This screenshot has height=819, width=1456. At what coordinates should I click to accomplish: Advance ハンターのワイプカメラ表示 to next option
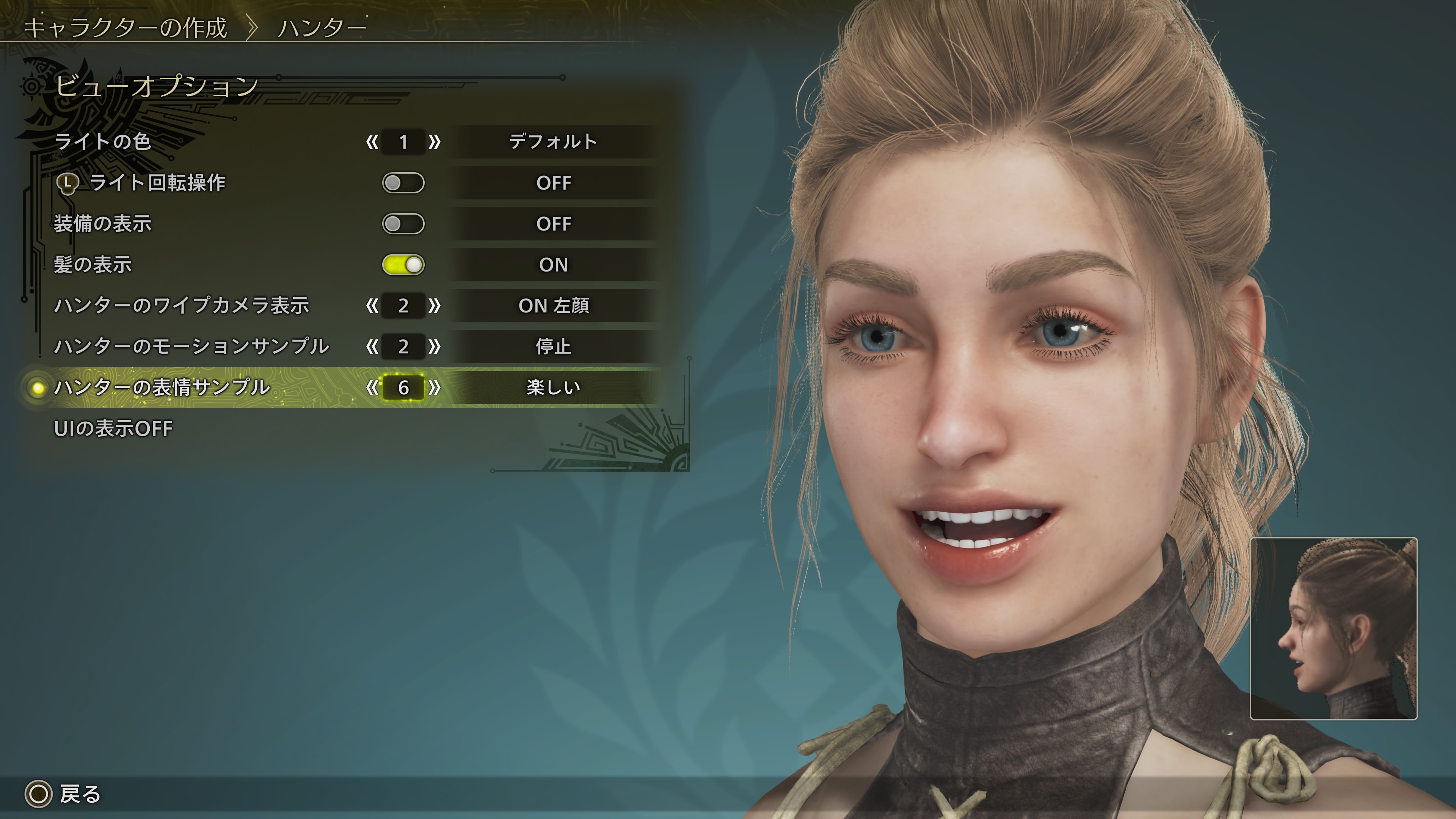(434, 306)
